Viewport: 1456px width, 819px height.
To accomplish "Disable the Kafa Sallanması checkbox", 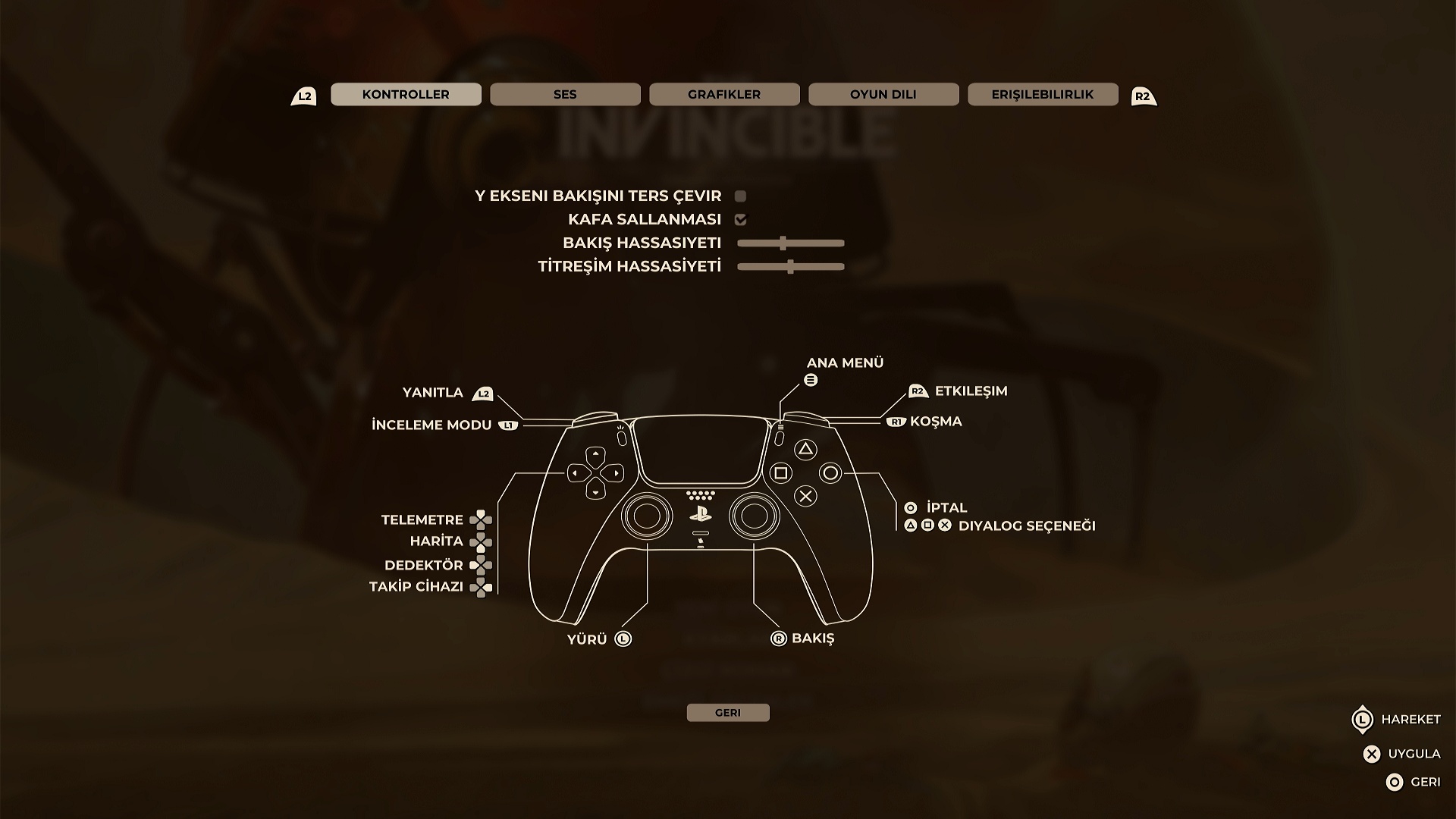I will pos(741,220).
